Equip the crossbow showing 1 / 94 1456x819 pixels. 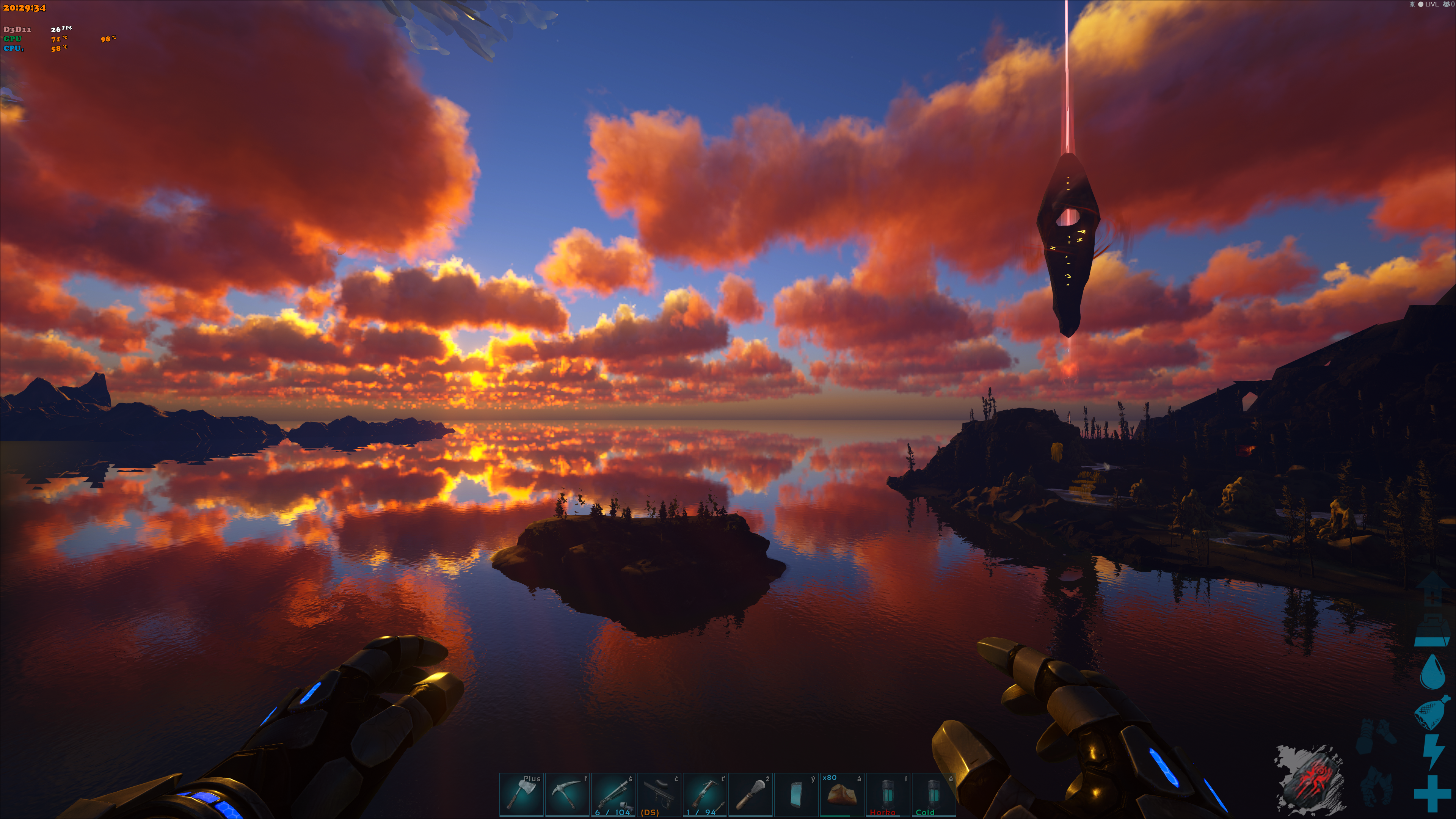[x=705, y=794]
